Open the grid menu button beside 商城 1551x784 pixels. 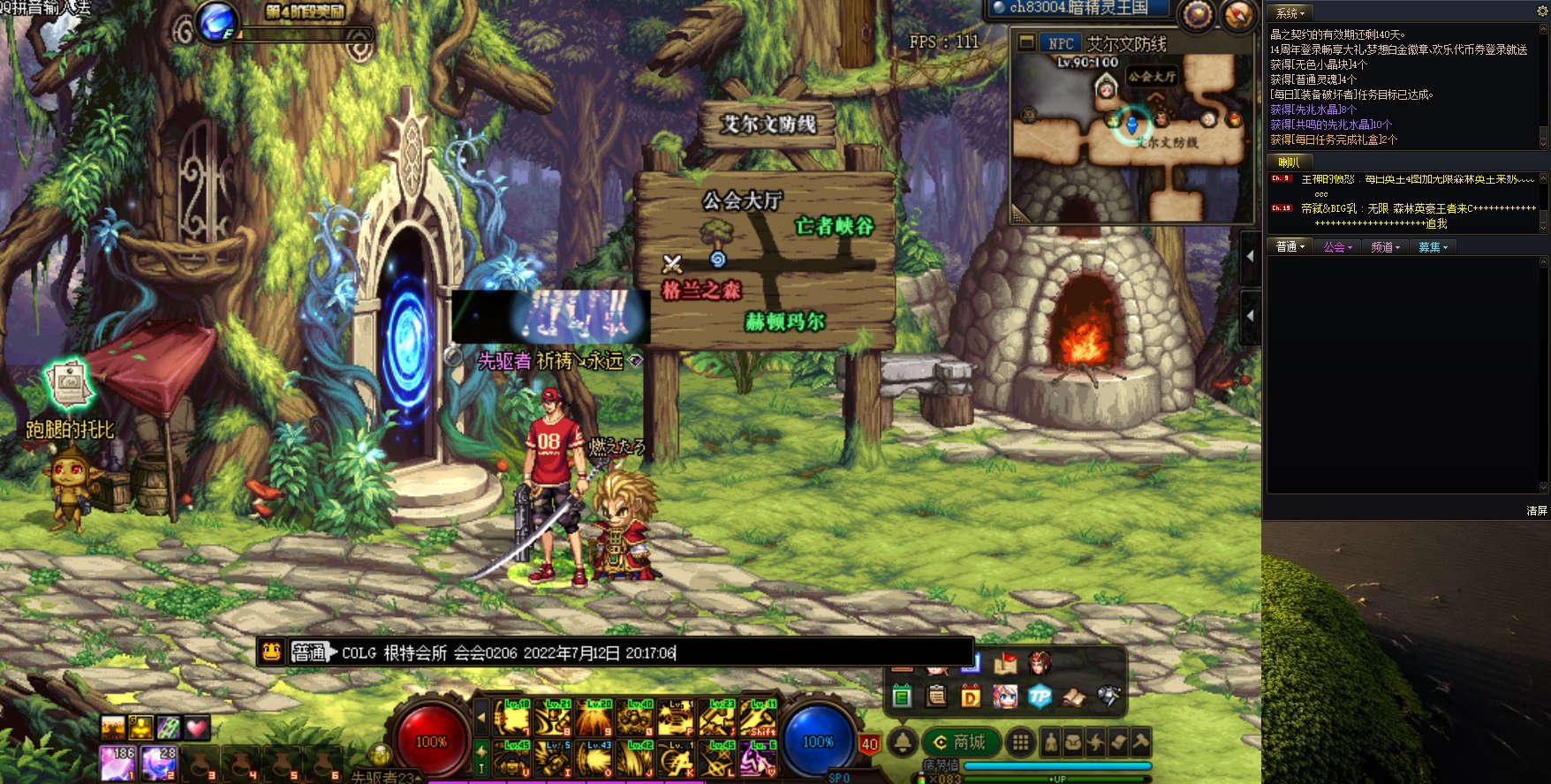coord(1020,743)
